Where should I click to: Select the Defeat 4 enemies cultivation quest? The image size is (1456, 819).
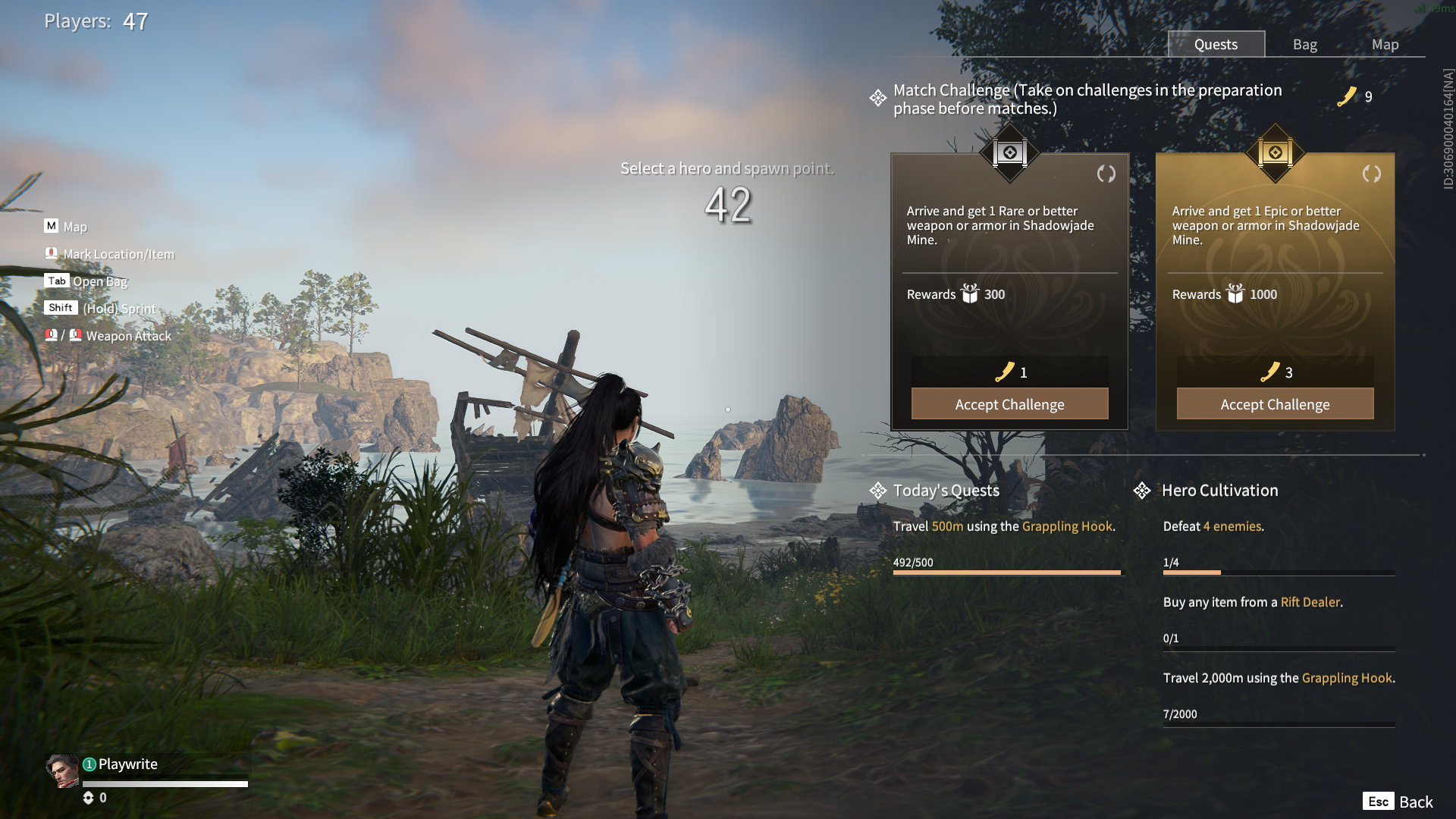tap(1213, 526)
